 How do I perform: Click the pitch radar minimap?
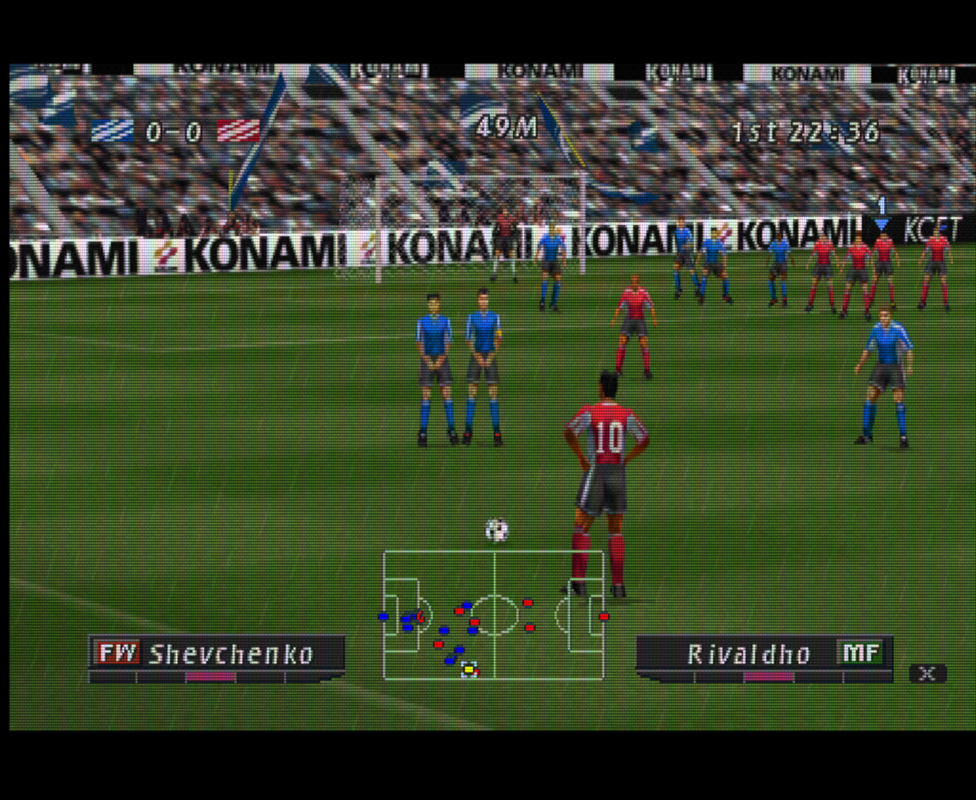tap(494, 614)
